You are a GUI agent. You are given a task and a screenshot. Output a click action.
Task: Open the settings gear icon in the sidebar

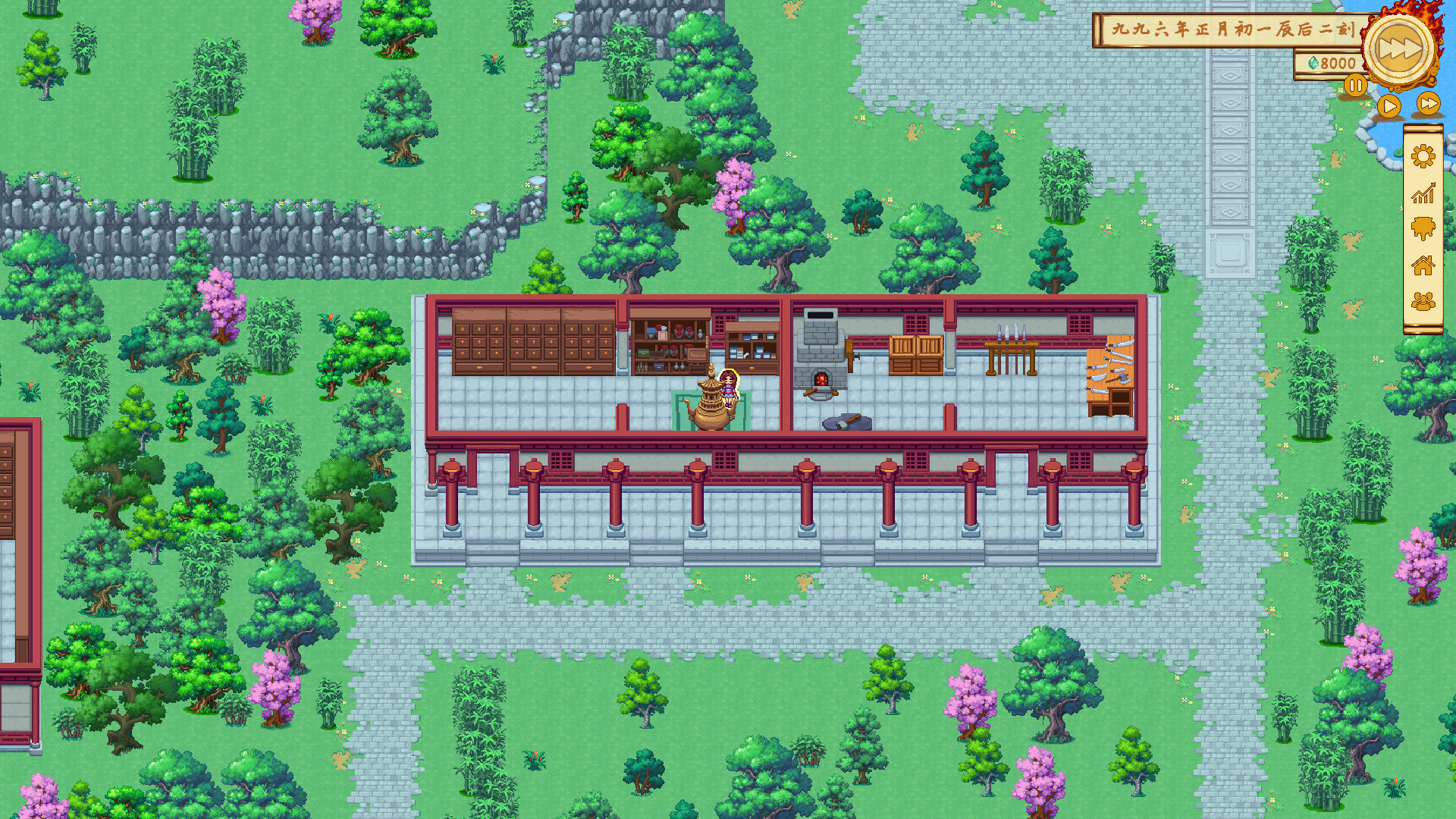(x=1422, y=155)
